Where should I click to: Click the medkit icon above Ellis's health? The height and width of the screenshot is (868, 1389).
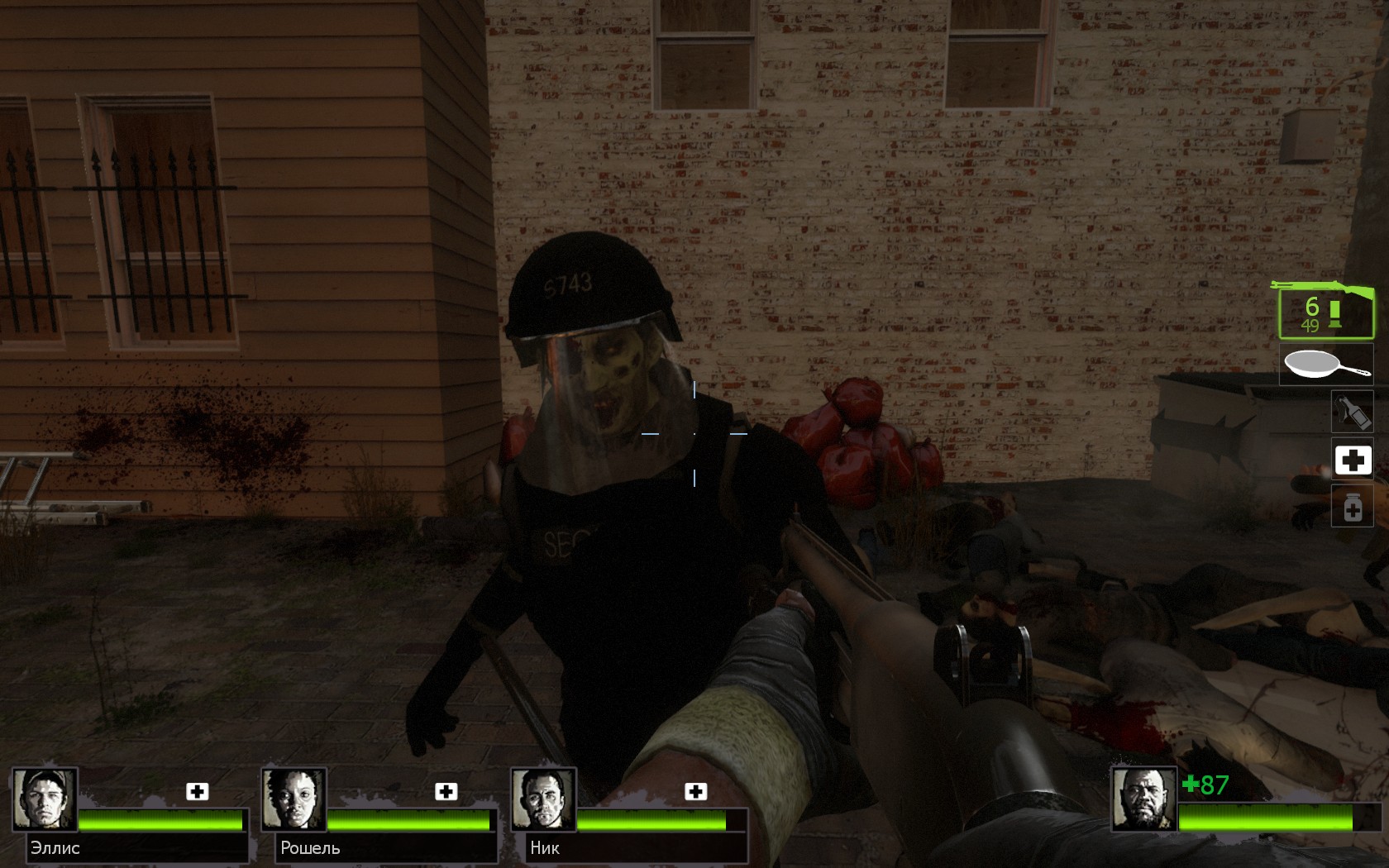click(197, 791)
